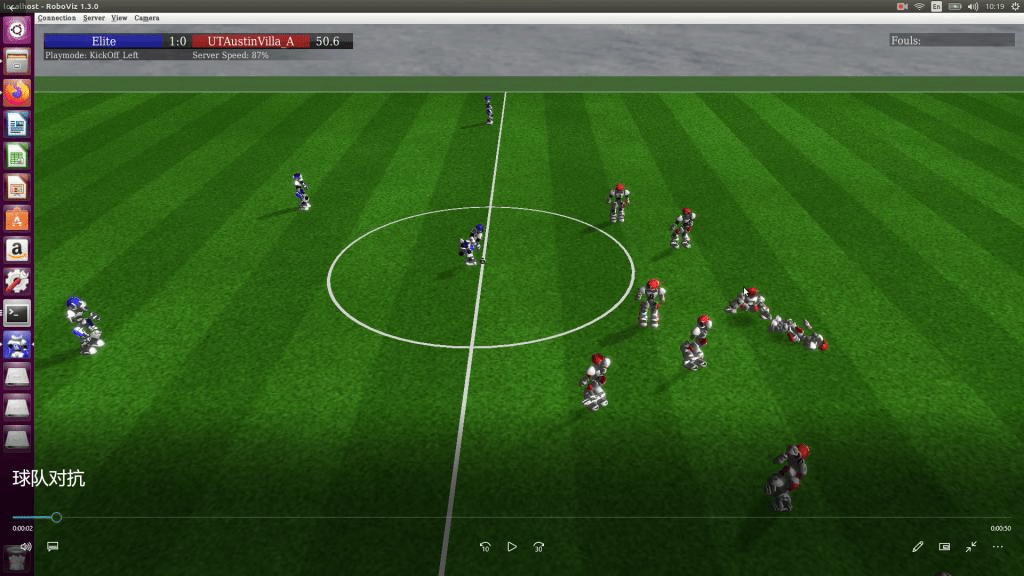Exit full screen mode

[971, 547]
